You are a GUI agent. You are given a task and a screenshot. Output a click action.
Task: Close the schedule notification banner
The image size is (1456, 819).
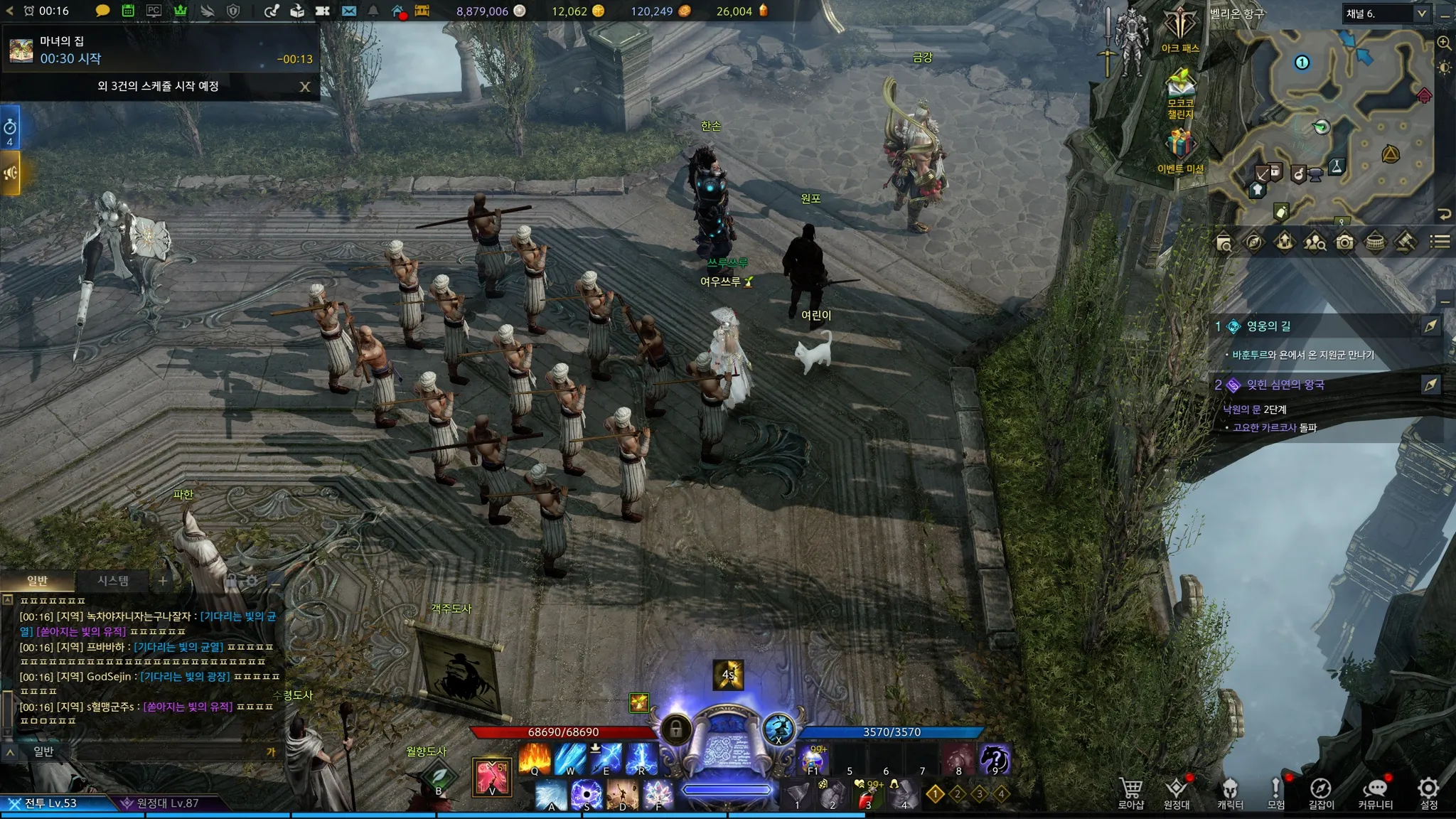click(x=304, y=87)
